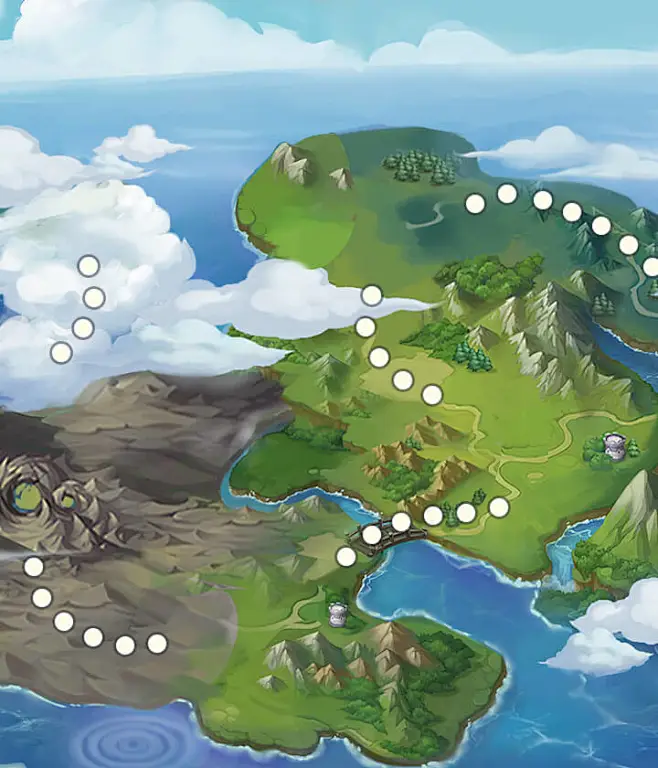This screenshot has width=658, height=768.
Task: Select the first node of the volcanic wasteland path
Action: click(34, 567)
